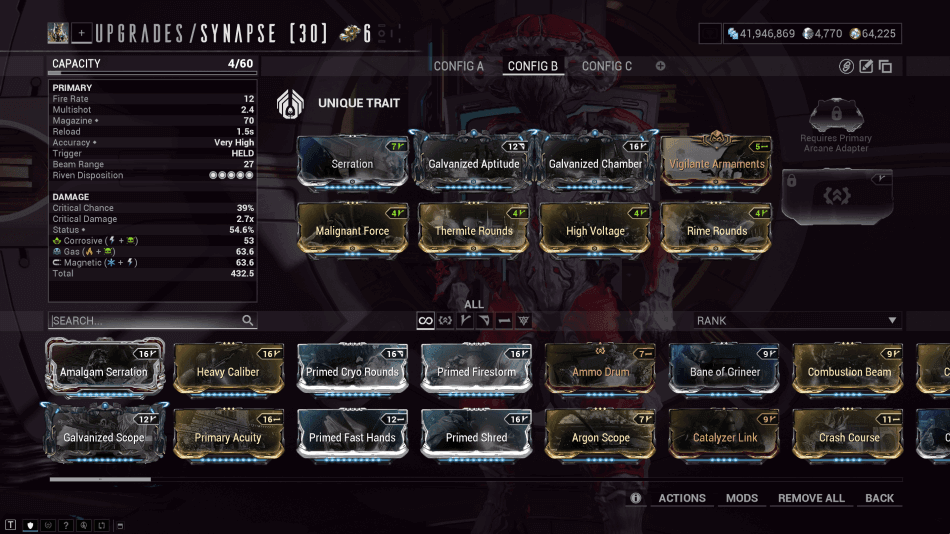Select the equipped Serration mod
This screenshot has width=950, height=534.
352,162
